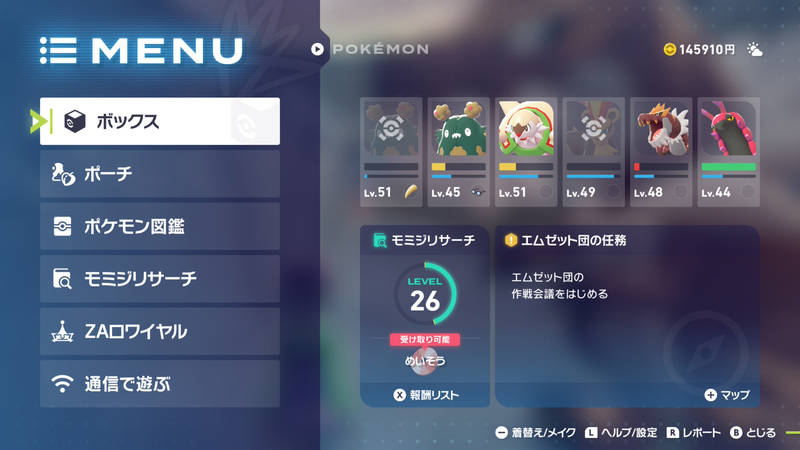Click the greyed-out Lv.51 party slot
Viewport: 800px width, 450px height.
coord(391,150)
